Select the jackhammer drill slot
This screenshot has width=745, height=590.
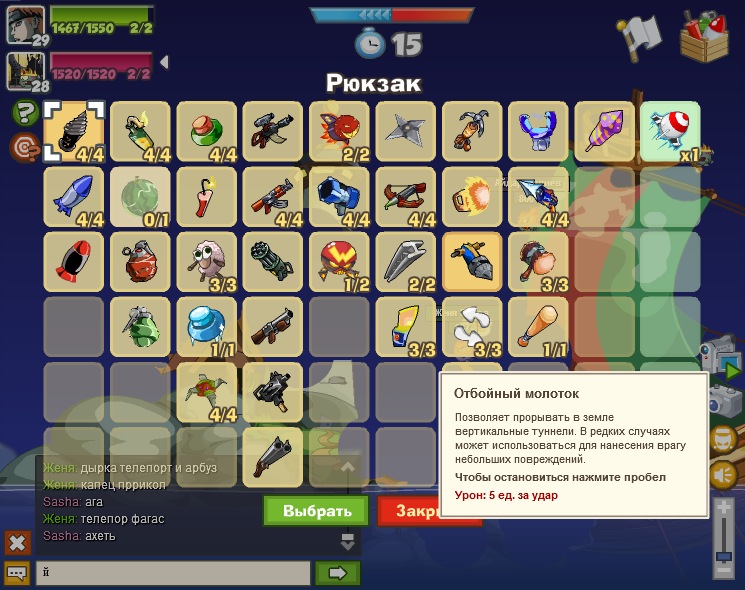[x=75, y=132]
